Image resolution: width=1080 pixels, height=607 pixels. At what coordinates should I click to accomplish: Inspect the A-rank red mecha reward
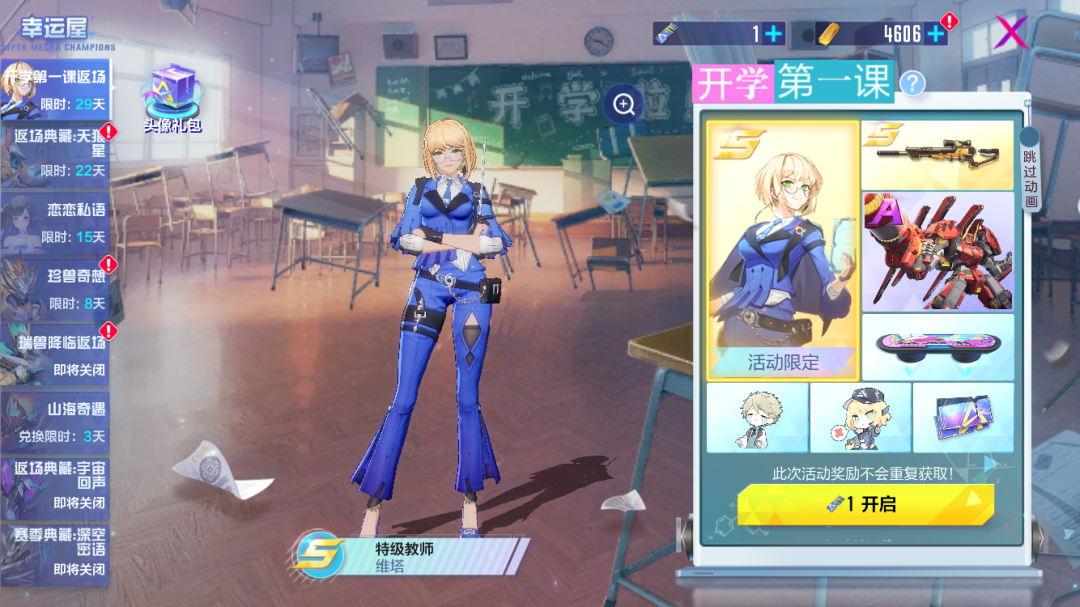(937, 251)
